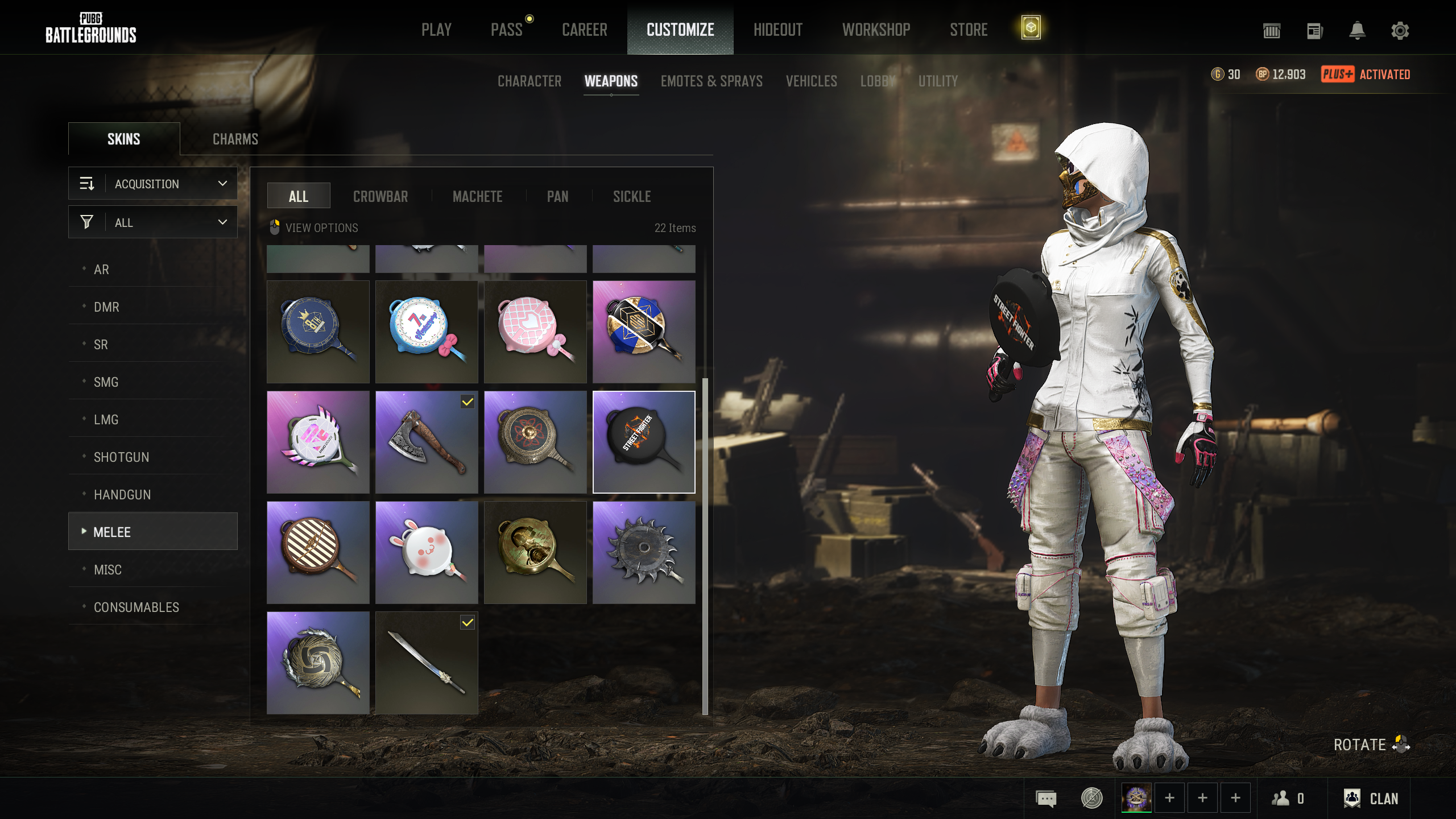Go to the Store page
The height and width of the screenshot is (819, 1456).
tap(969, 30)
